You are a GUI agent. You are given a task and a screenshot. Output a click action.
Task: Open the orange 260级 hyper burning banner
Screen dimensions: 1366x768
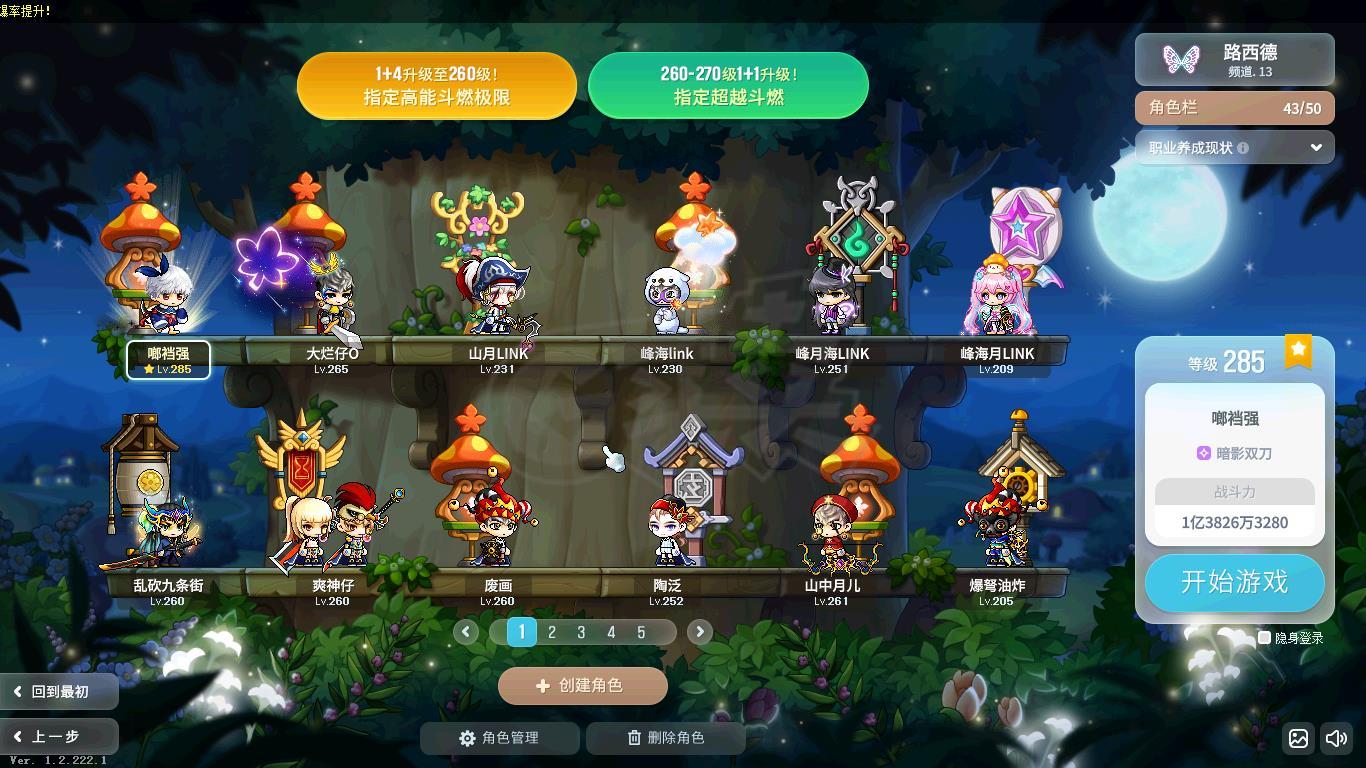coord(437,86)
